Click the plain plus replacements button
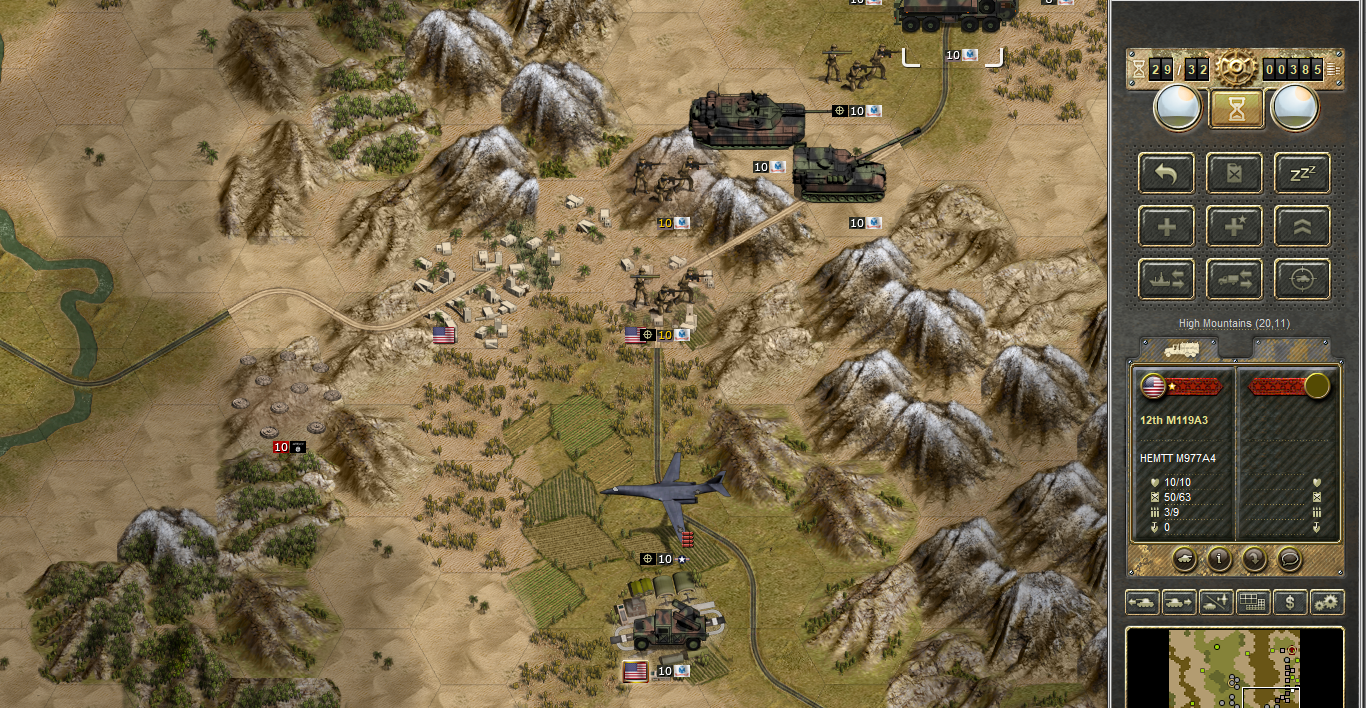Screen dimensions: 1366x708 1166,226
